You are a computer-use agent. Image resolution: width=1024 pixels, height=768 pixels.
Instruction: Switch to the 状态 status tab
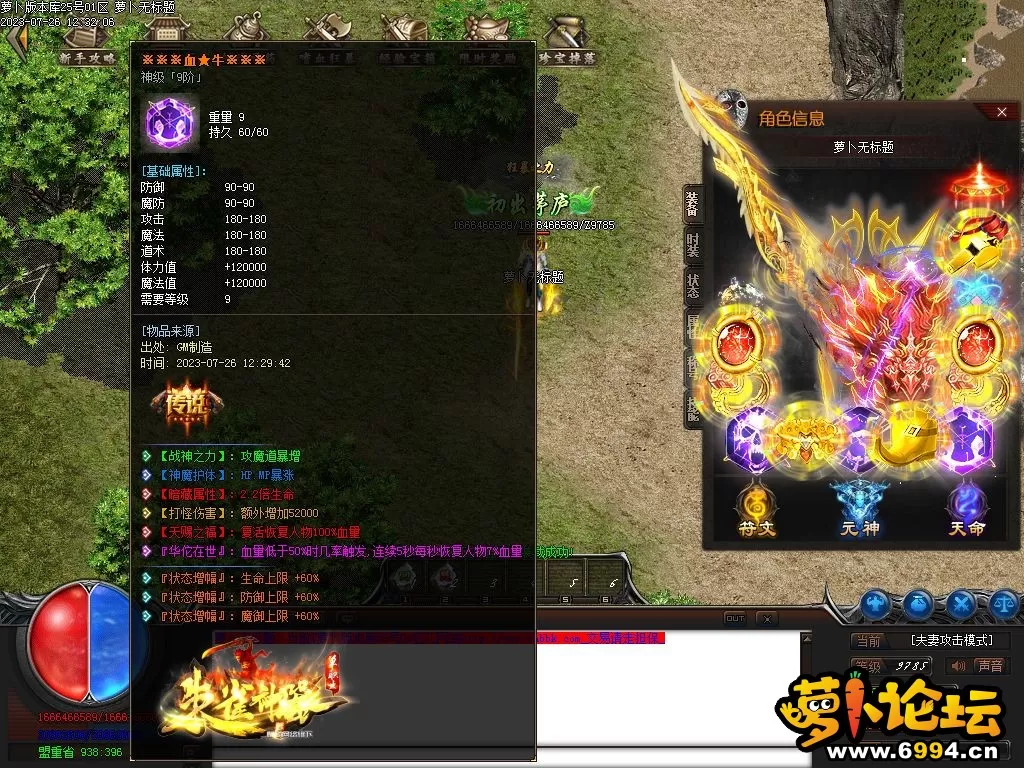692,284
